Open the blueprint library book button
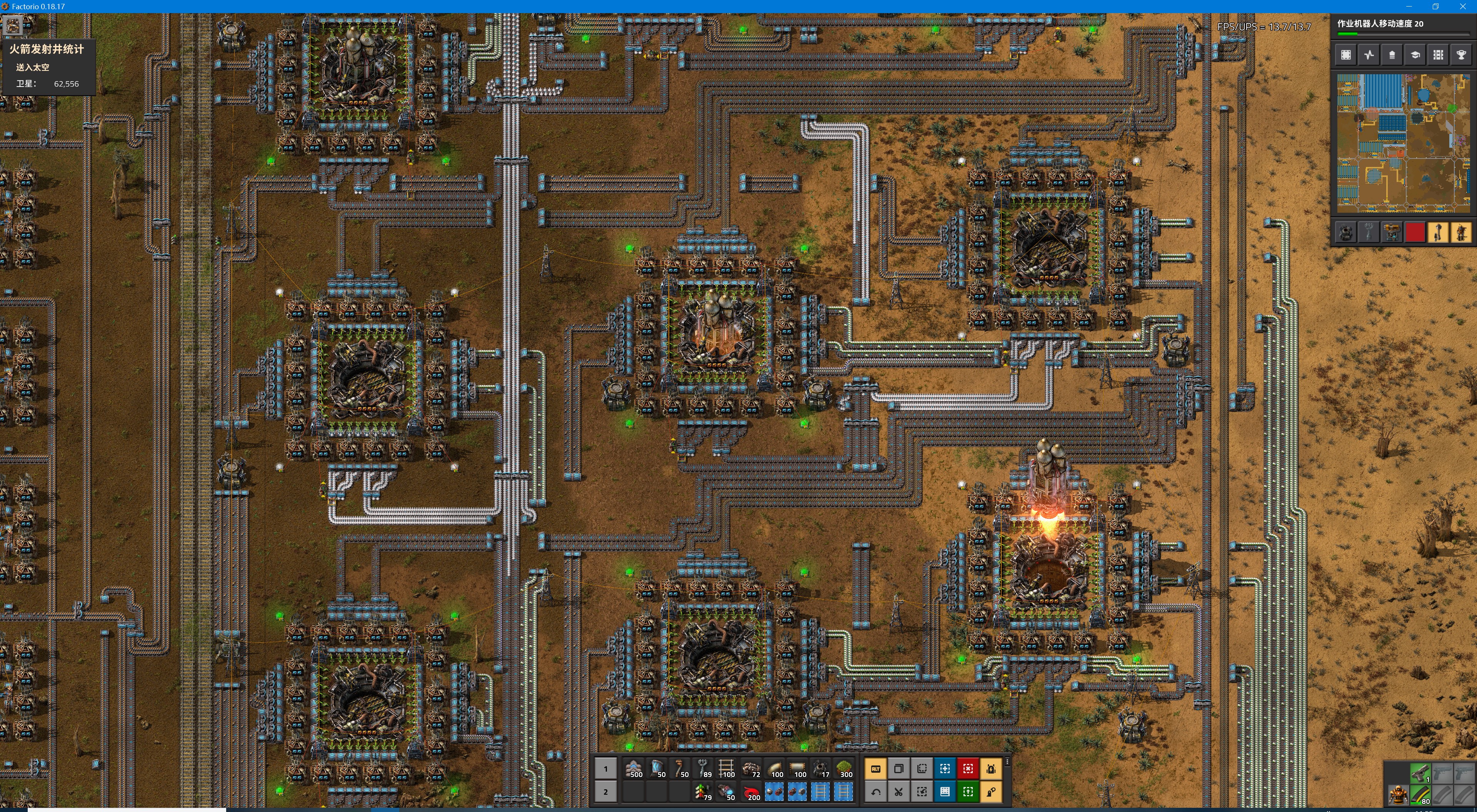 click(945, 792)
